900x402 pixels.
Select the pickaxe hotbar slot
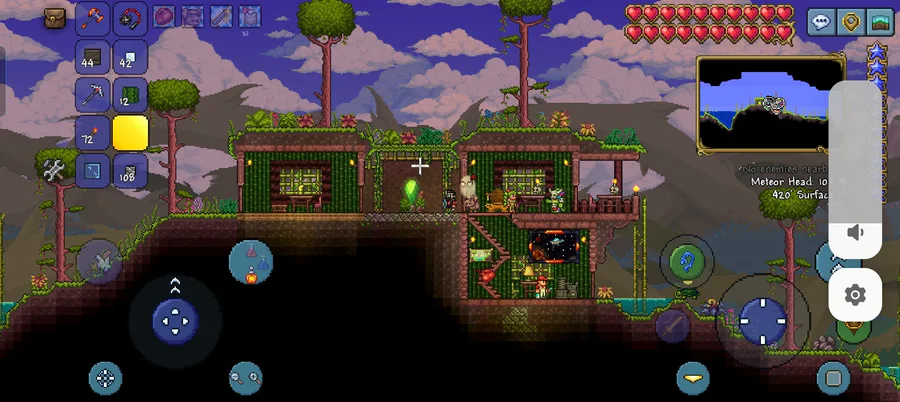click(x=94, y=96)
